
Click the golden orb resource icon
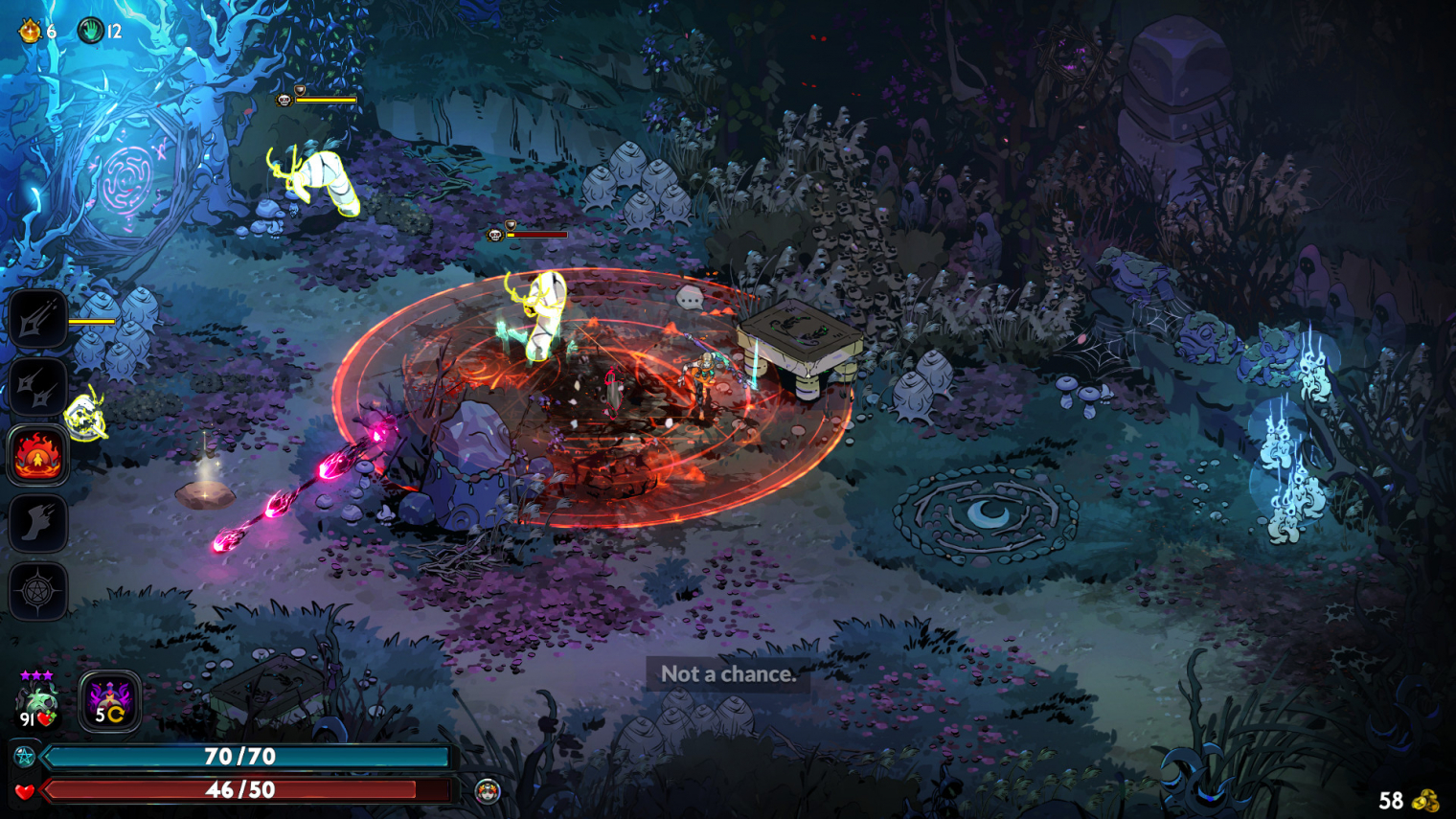click(x=31, y=31)
